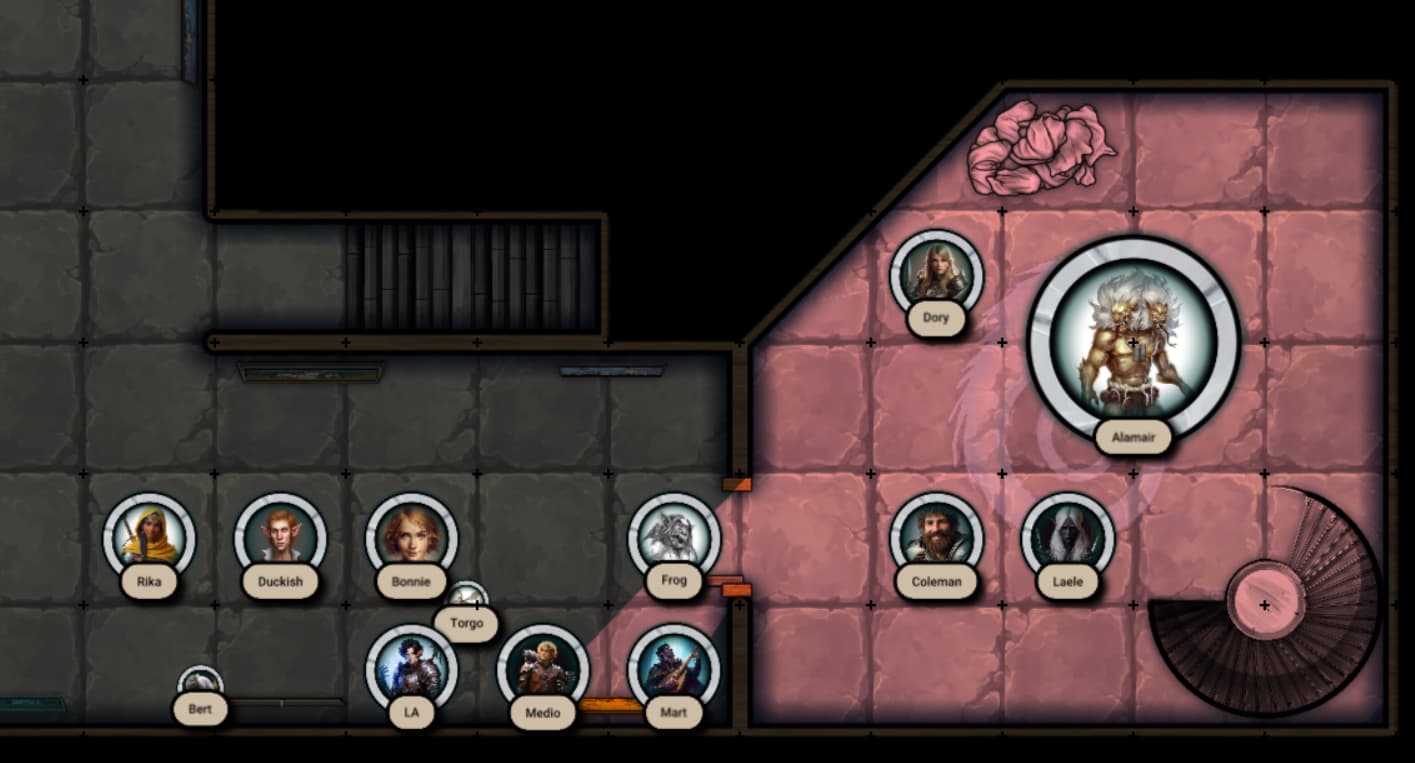1415x763 pixels.
Task: Click the small Torgo token
Action: tap(467, 597)
